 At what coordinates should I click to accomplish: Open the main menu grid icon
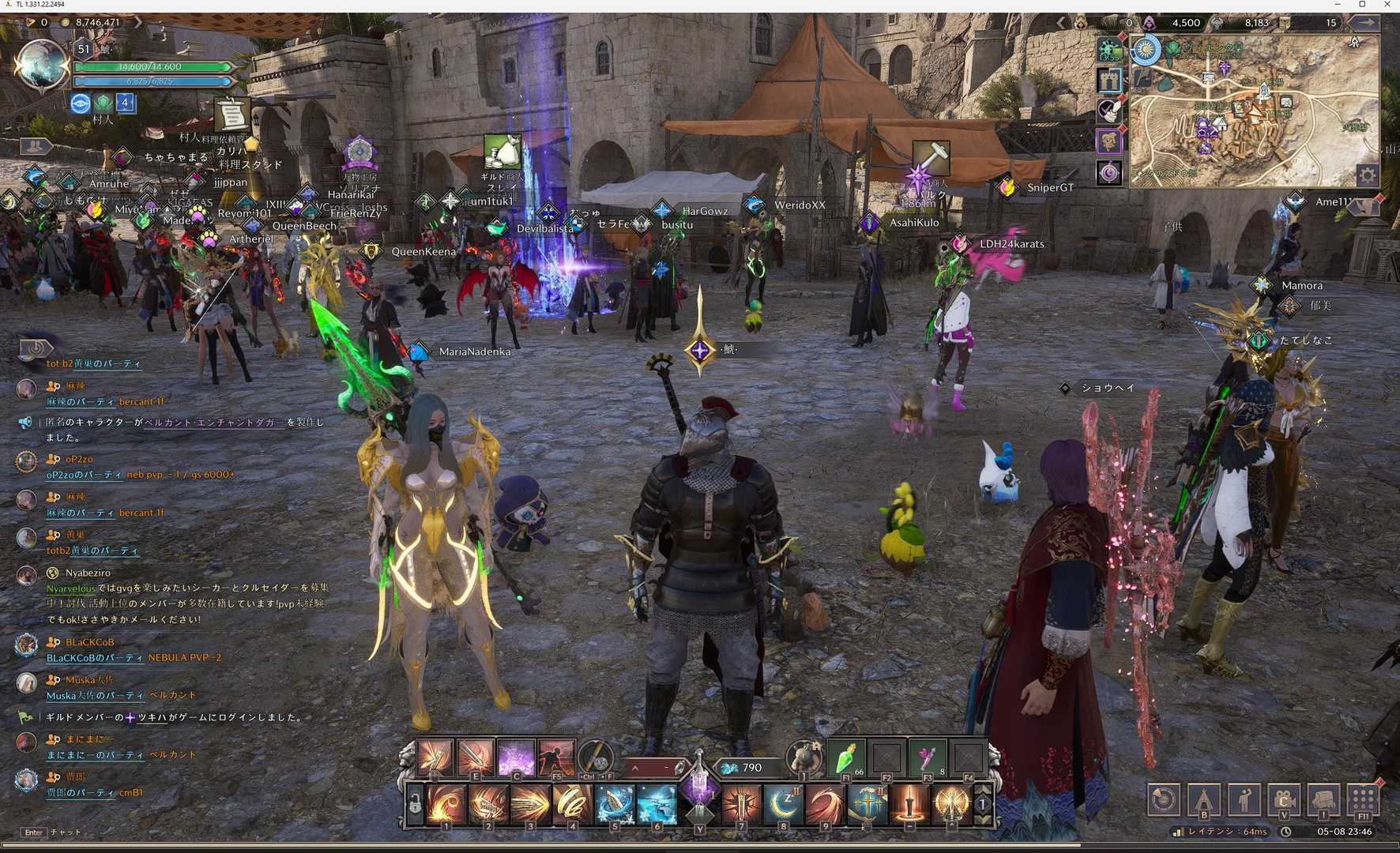1364,799
